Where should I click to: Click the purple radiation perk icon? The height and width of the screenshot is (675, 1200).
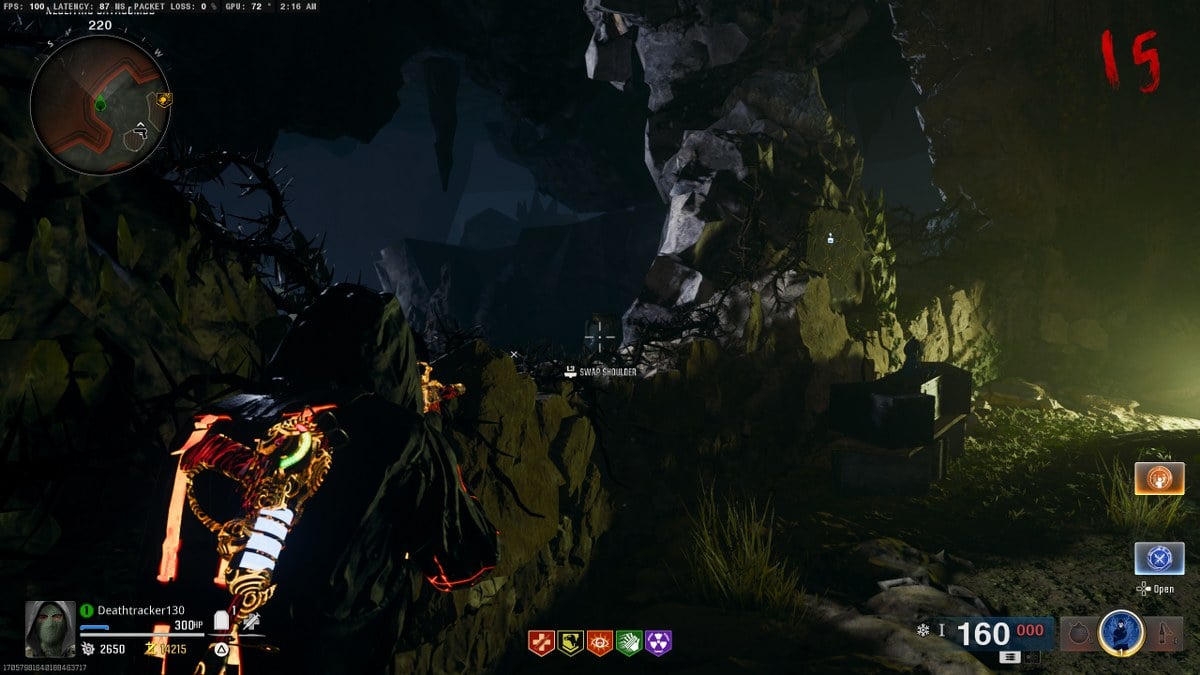(x=659, y=642)
